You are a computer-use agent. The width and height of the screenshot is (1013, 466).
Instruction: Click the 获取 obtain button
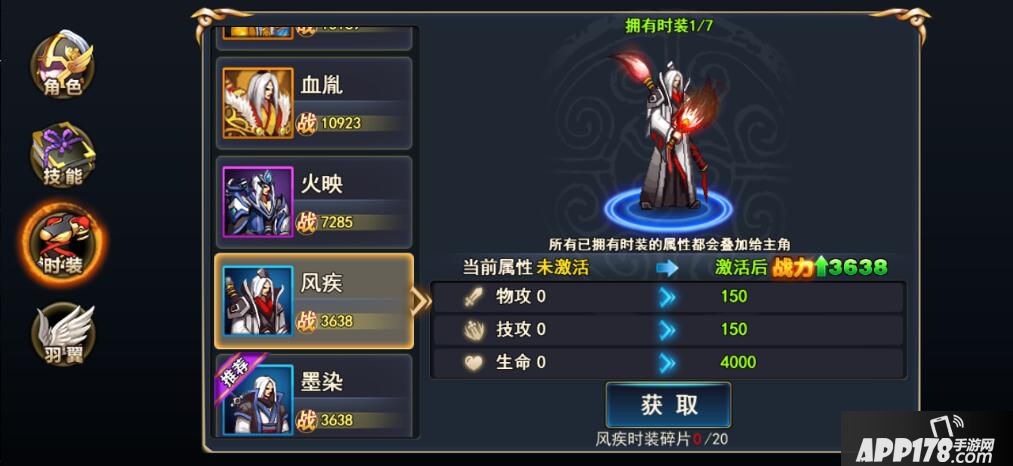click(668, 404)
